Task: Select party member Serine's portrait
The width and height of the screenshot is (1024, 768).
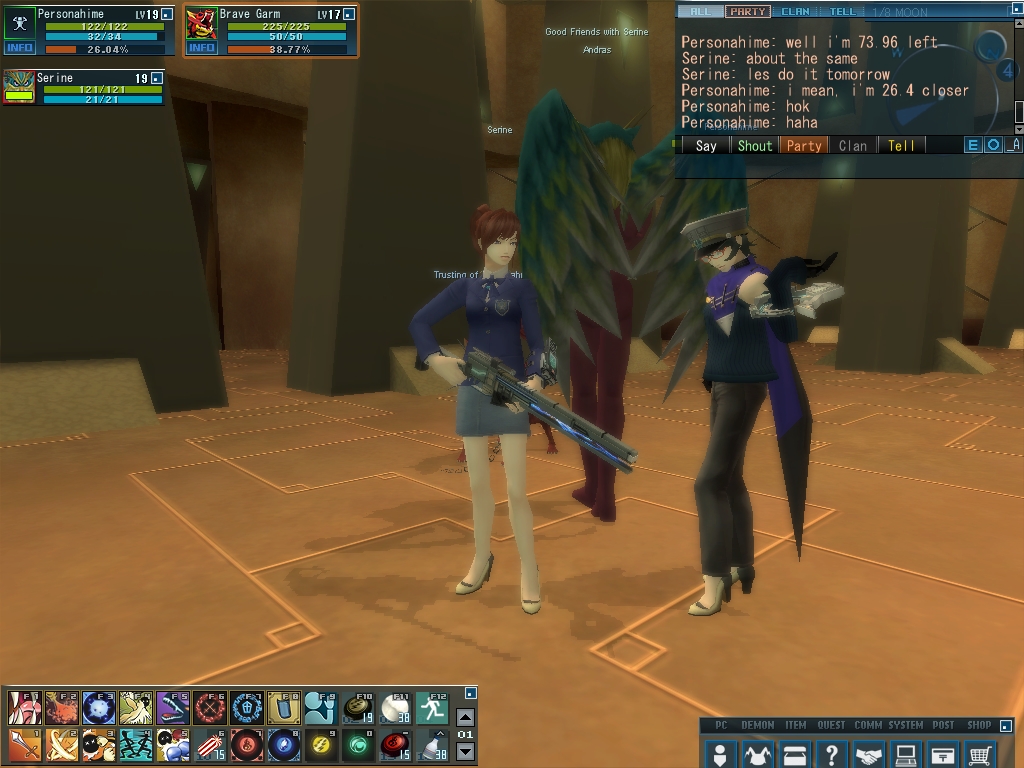Action: click(19, 86)
